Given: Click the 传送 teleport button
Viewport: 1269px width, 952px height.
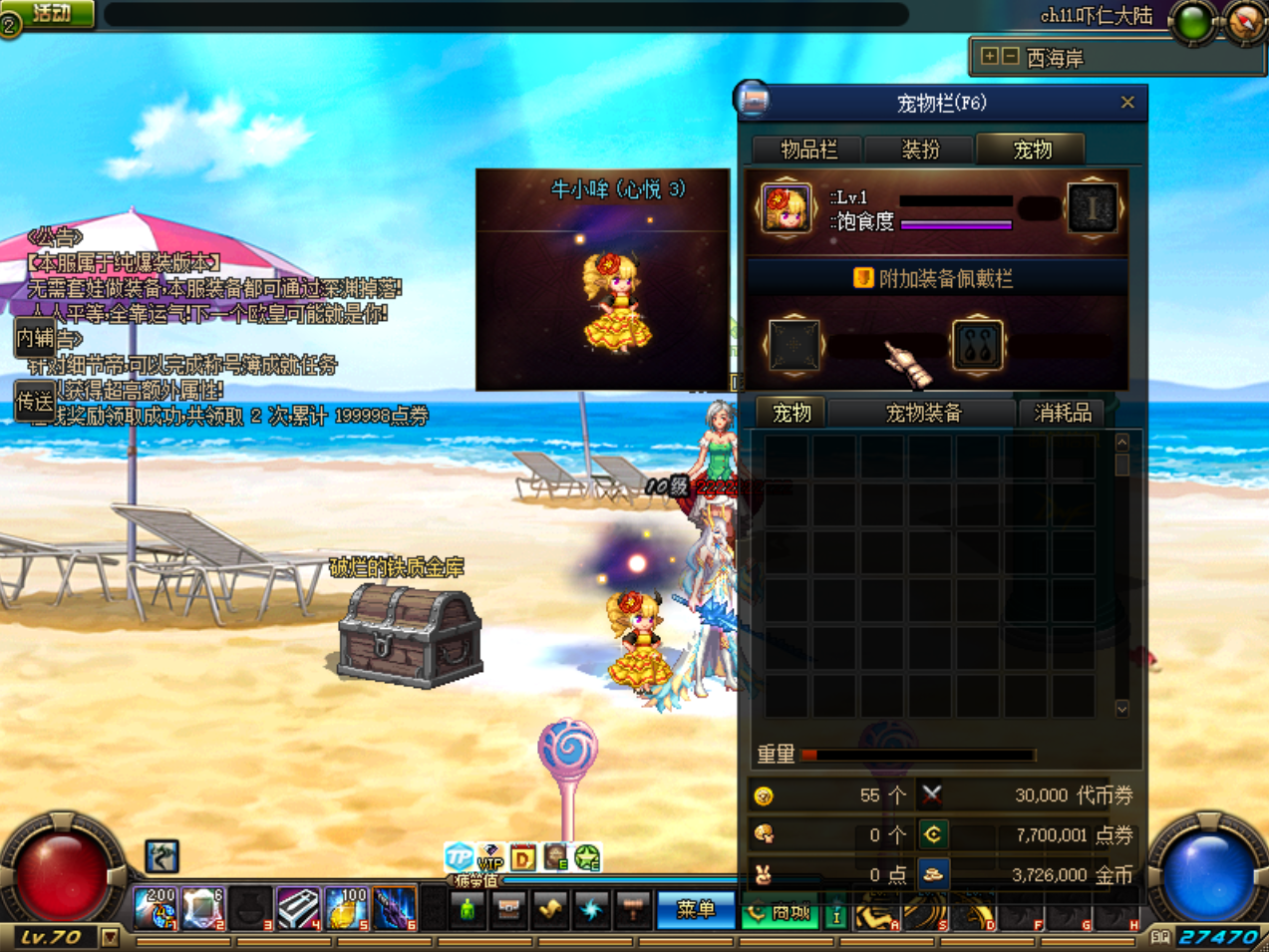Looking at the screenshot, I should click(34, 402).
